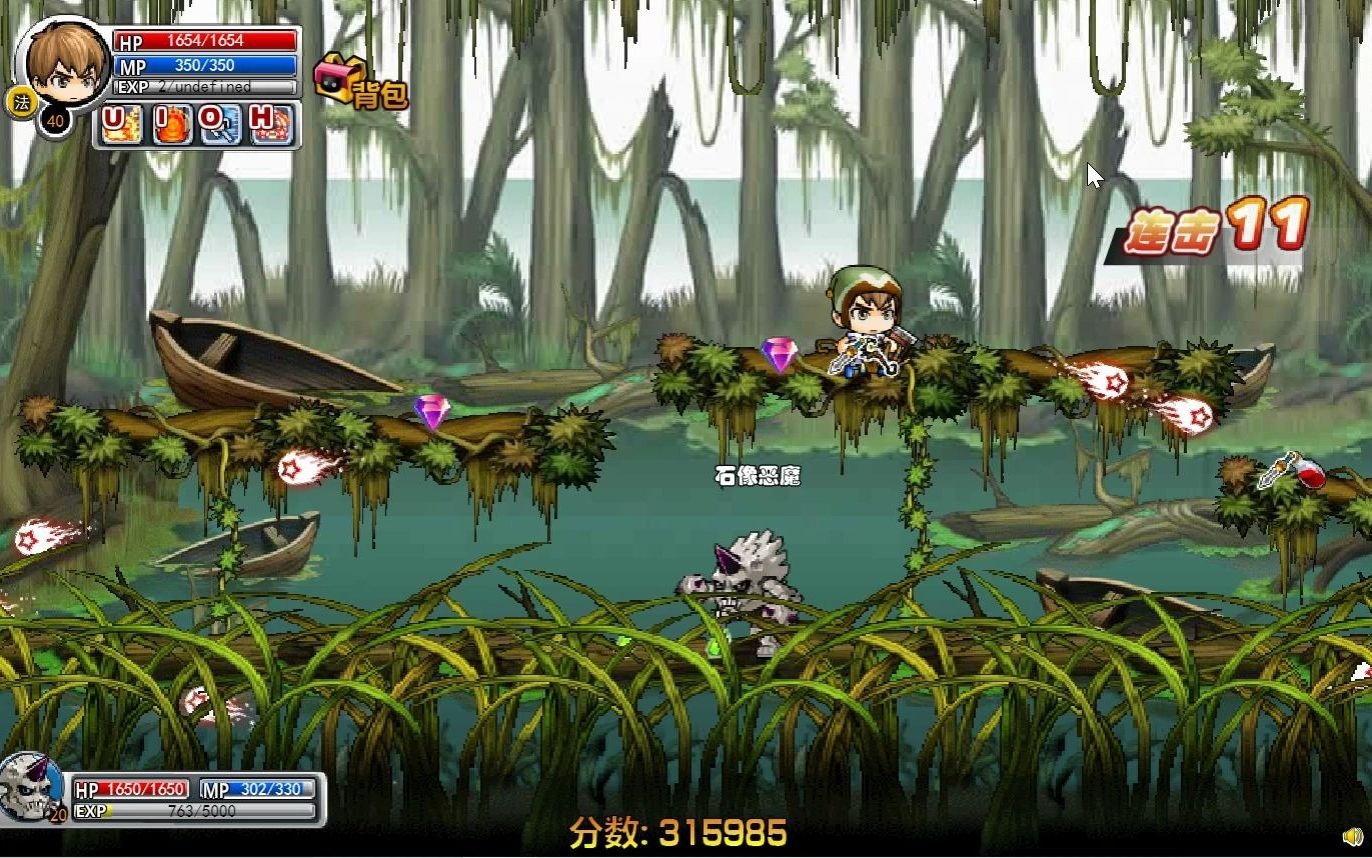Use the O ice staff skill
The width and height of the screenshot is (1372, 858).
coord(220,126)
